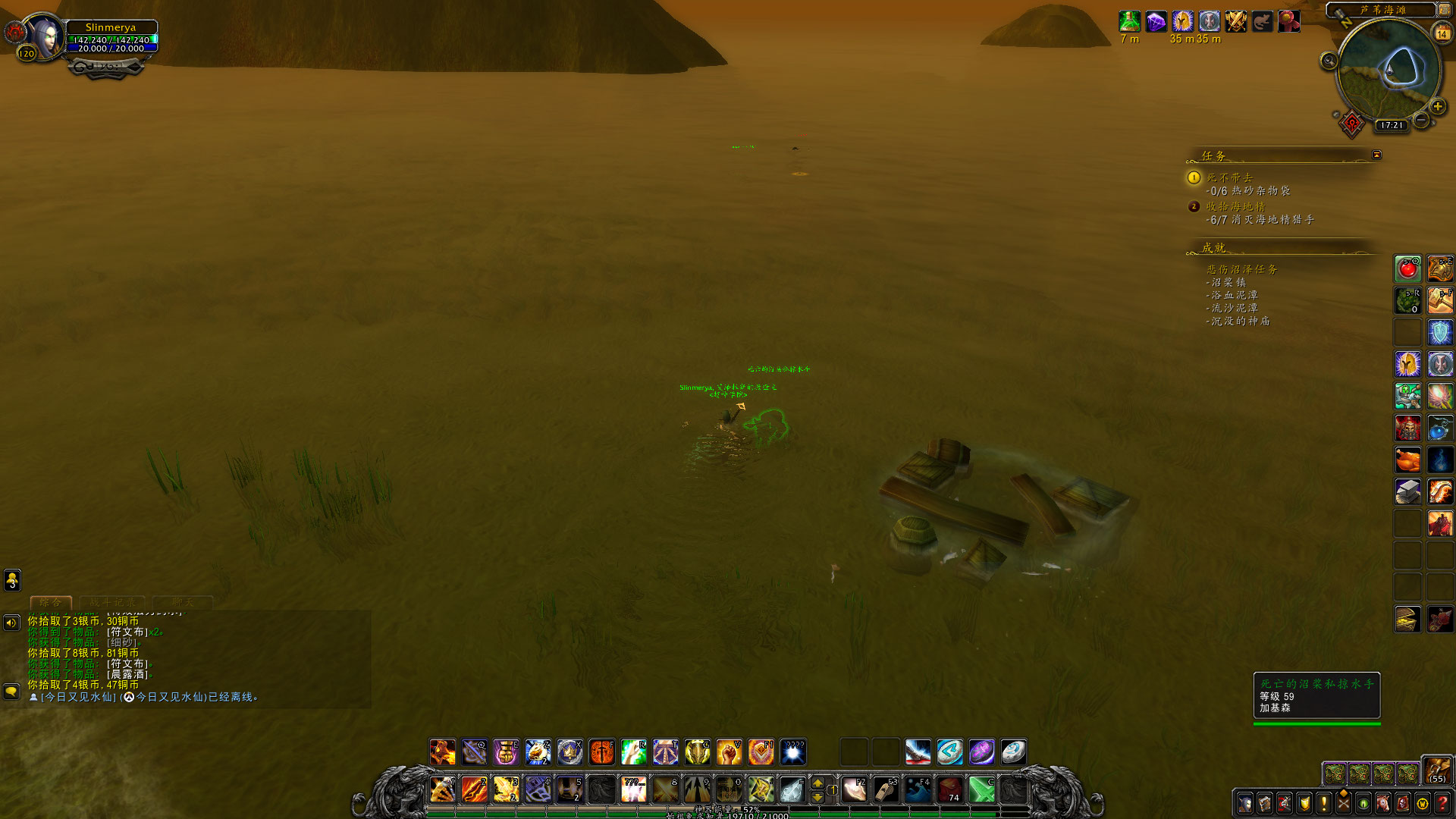Use the action bar slot bound to 1
Screen dimensions: 1456x819
tap(443, 789)
